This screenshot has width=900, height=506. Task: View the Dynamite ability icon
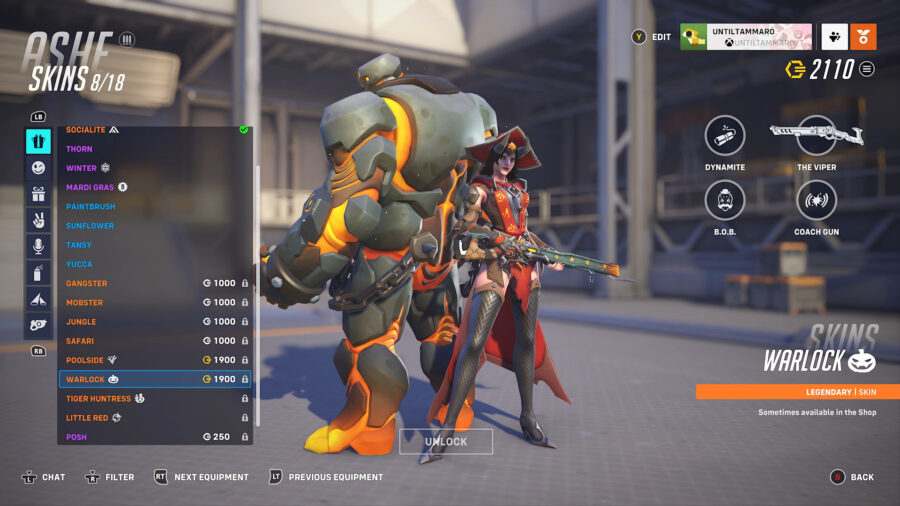pyautogui.click(x=725, y=136)
